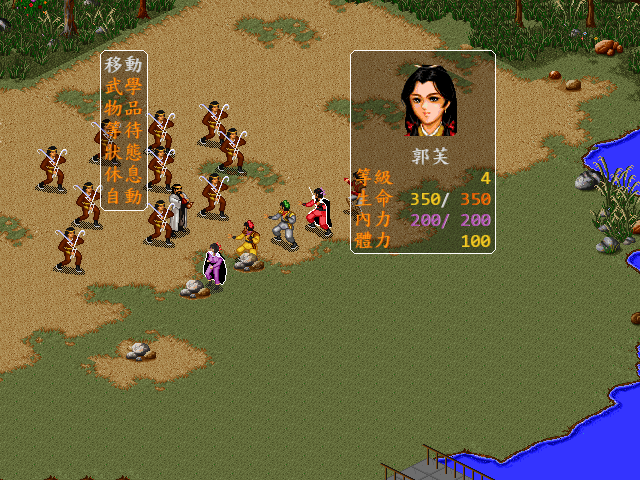Activate the 自動 (Auto) battle option
Viewport: 640px width, 480px height.
pyautogui.click(x=124, y=196)
